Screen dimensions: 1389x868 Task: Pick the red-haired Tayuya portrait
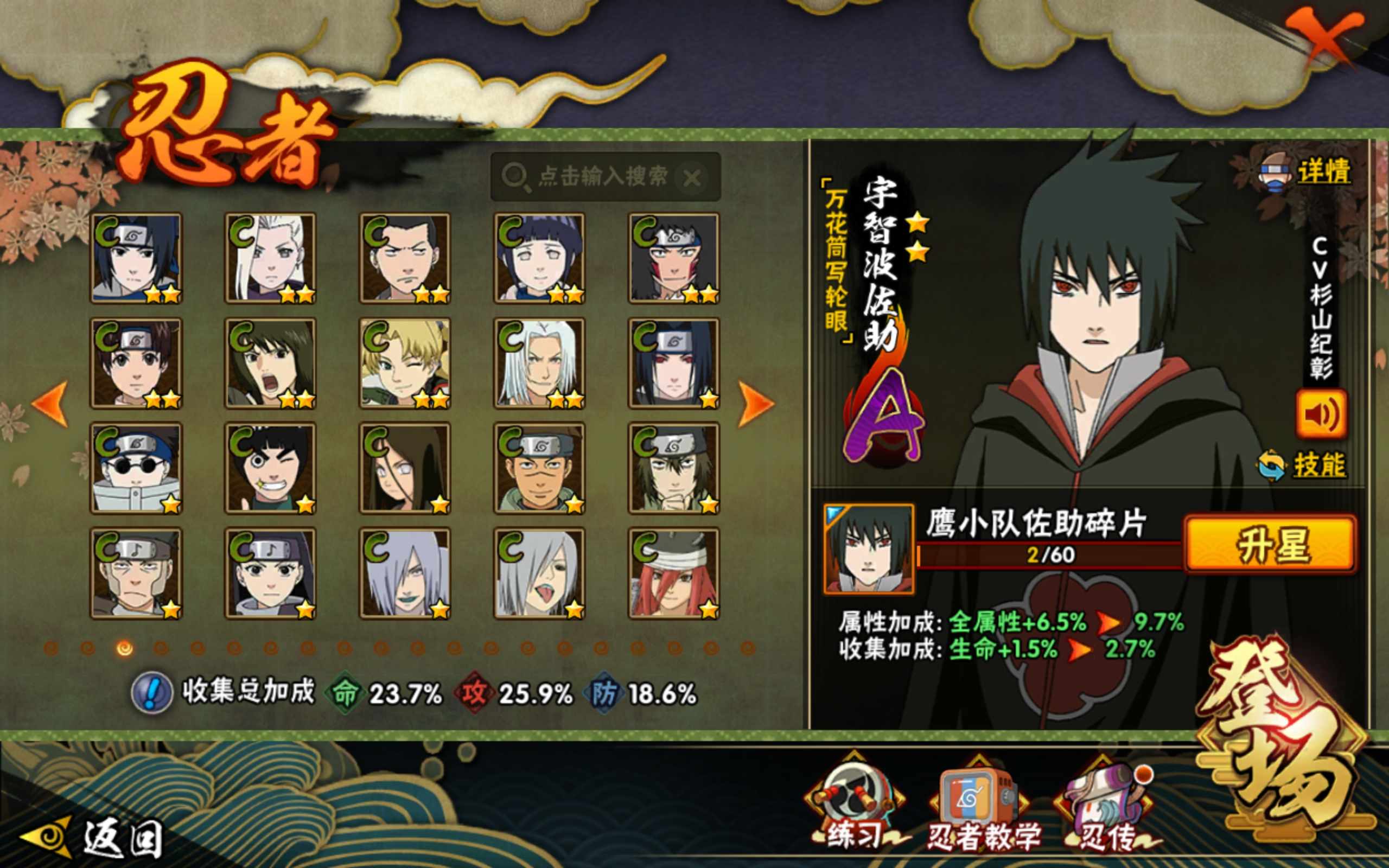click(674, 573)
